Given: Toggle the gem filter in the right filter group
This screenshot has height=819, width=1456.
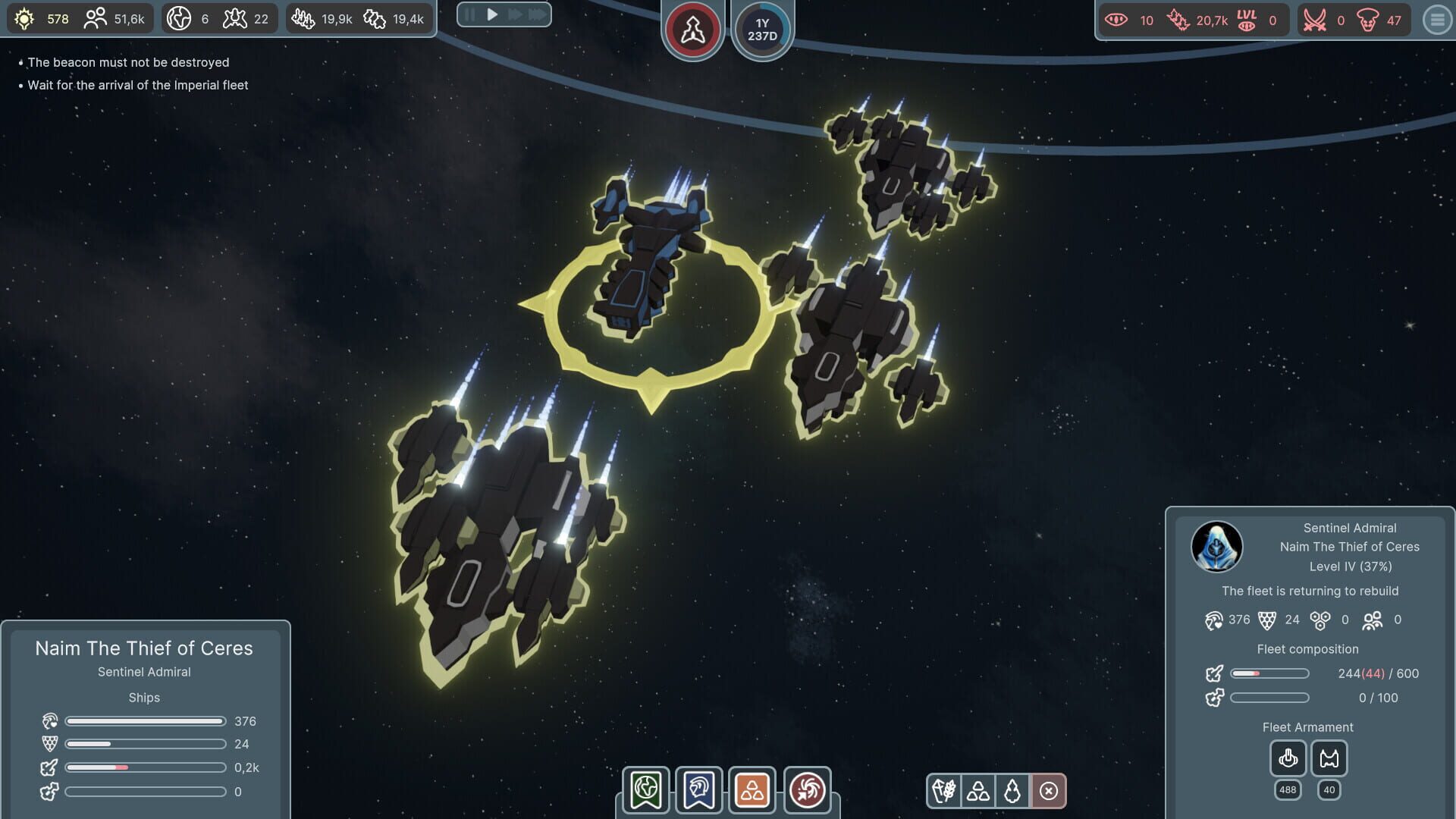Looking at the screenshot, I should tap(1013, 790).
